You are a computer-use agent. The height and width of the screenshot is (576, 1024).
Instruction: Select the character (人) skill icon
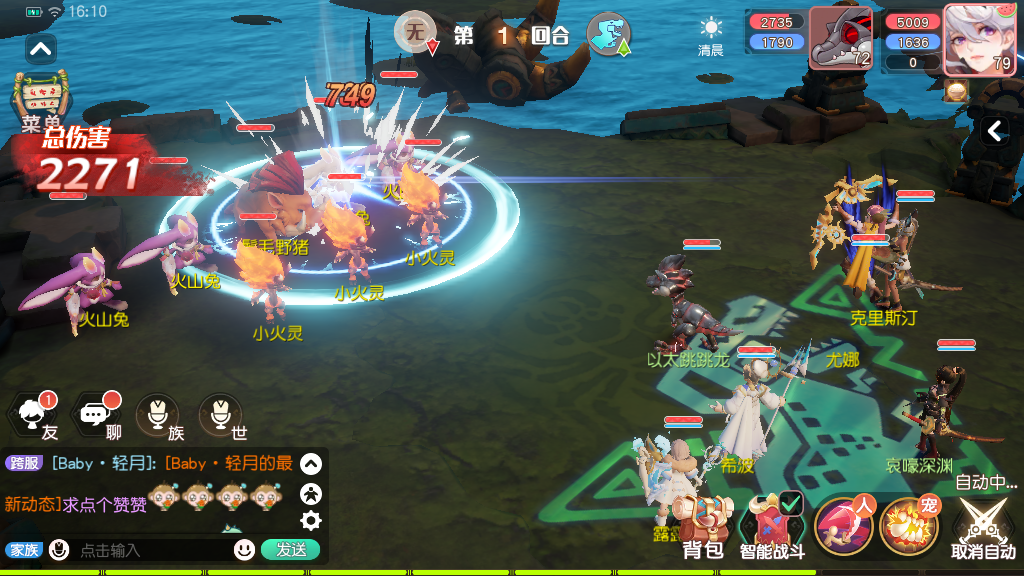pos(843,525)
